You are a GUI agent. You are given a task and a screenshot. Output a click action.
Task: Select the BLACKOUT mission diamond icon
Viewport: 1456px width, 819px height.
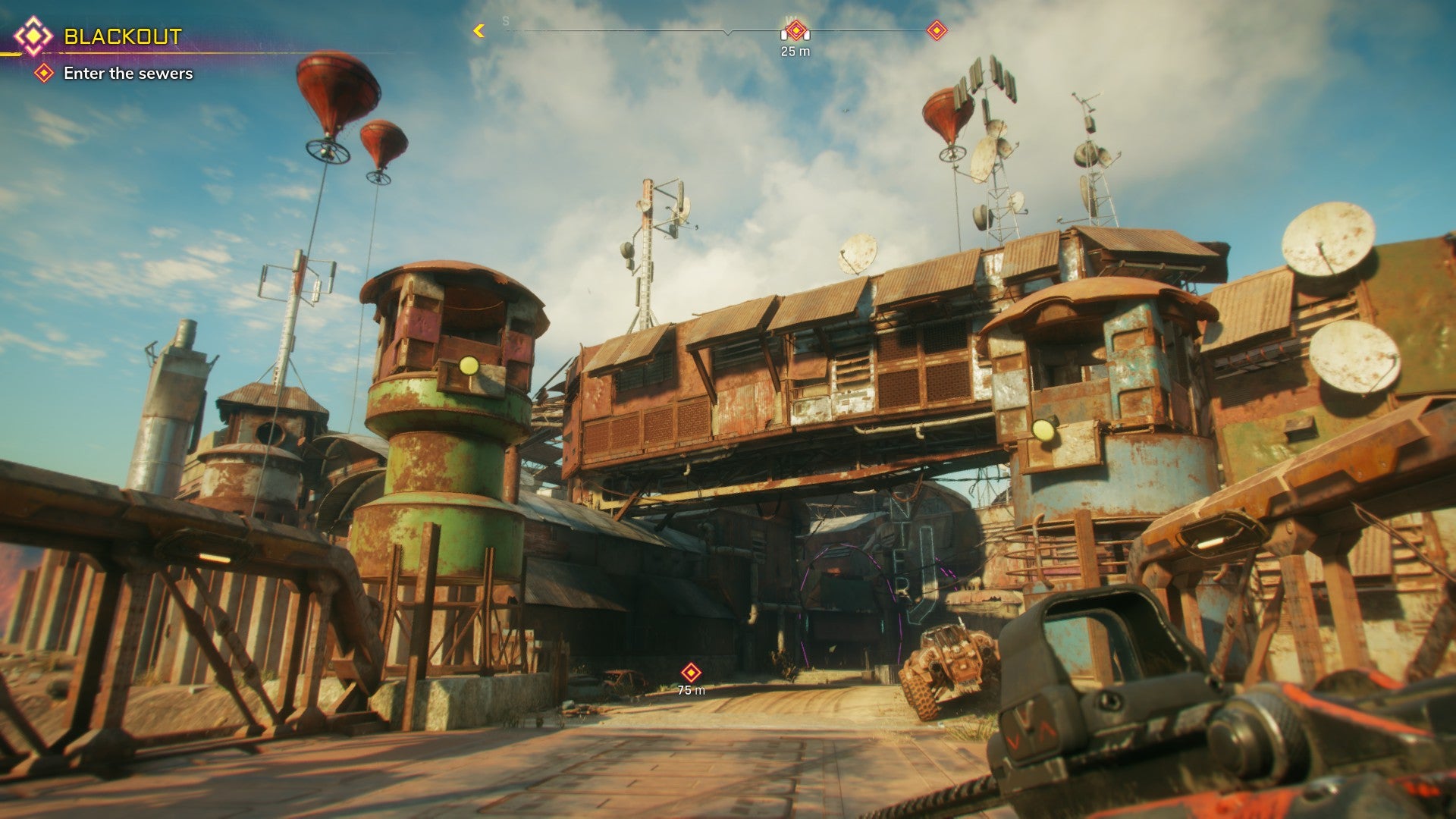click(33, 35)
